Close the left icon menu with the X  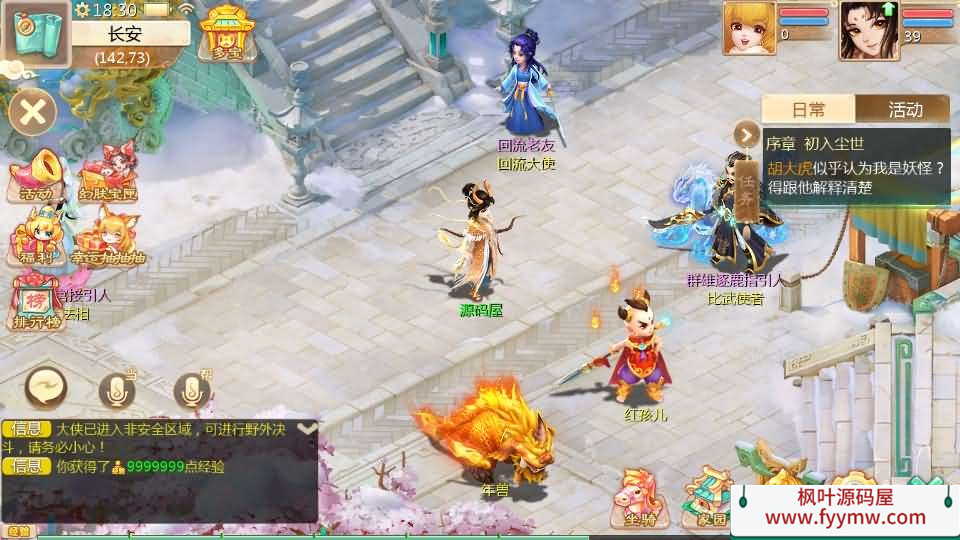[33, 111]
